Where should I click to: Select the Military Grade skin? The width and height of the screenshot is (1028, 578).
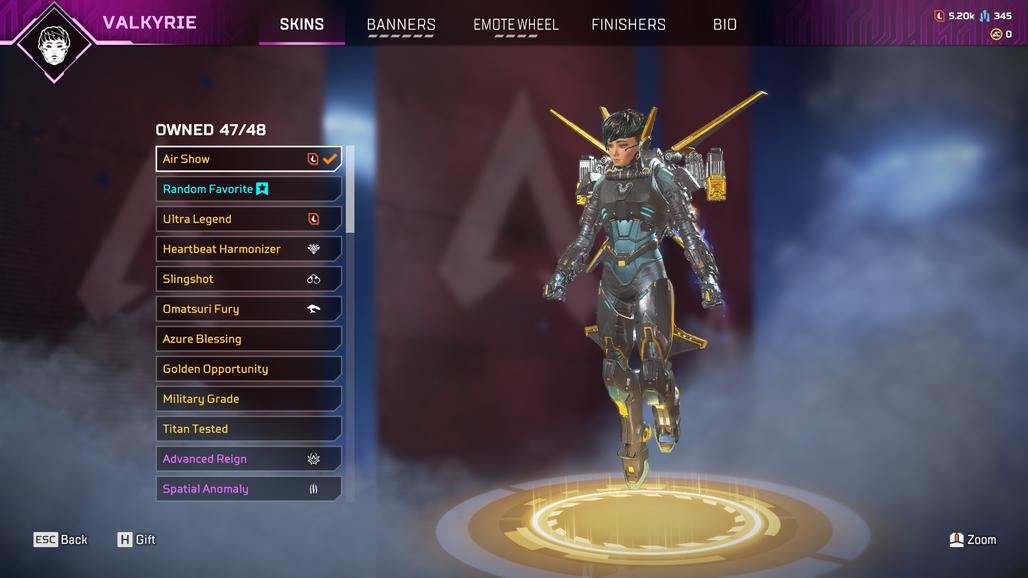click(x=248, y=399)
